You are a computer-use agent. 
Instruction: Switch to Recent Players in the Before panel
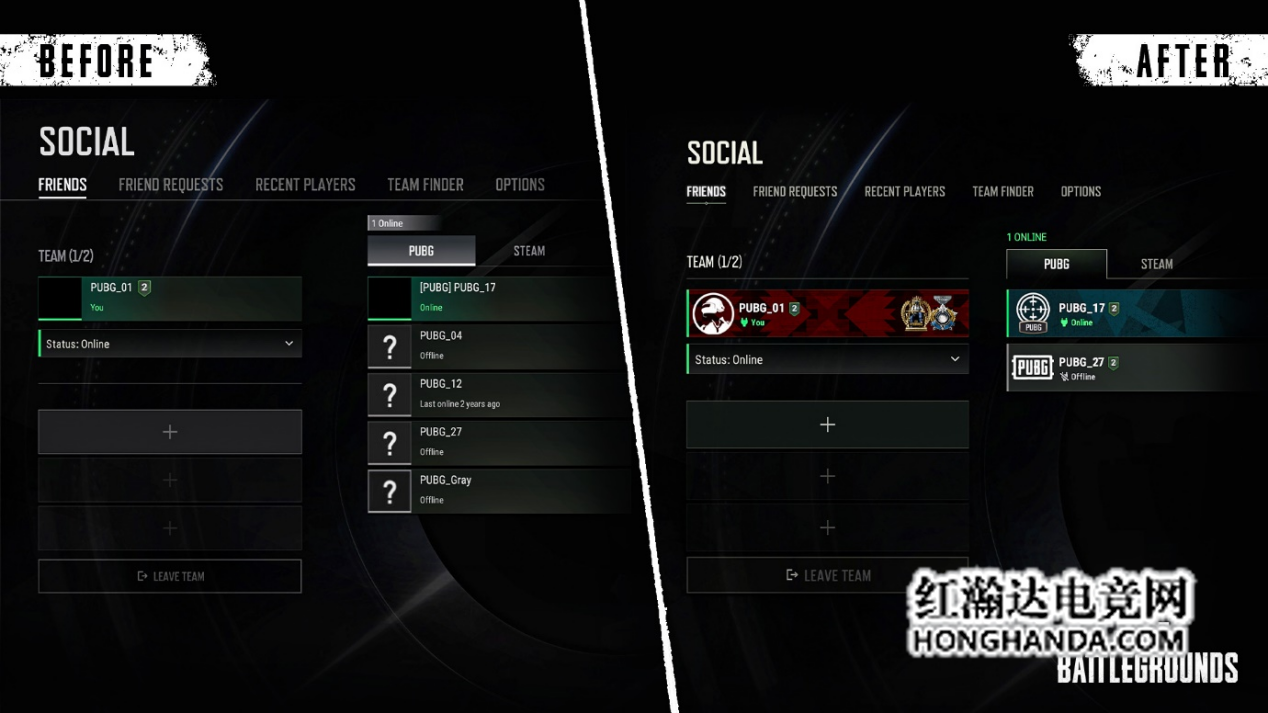(305, 185)
